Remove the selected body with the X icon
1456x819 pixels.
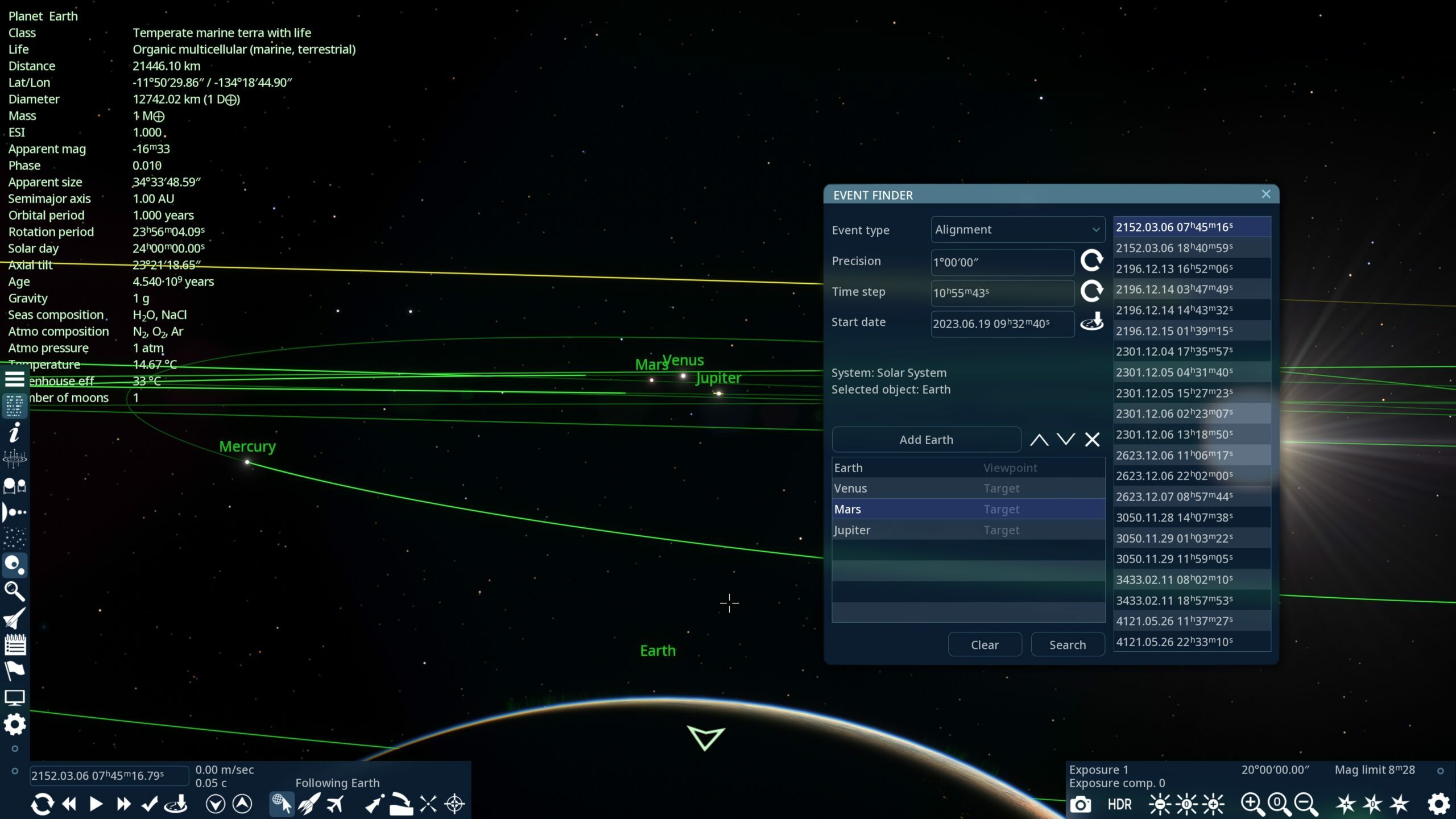pos(1091,439)
